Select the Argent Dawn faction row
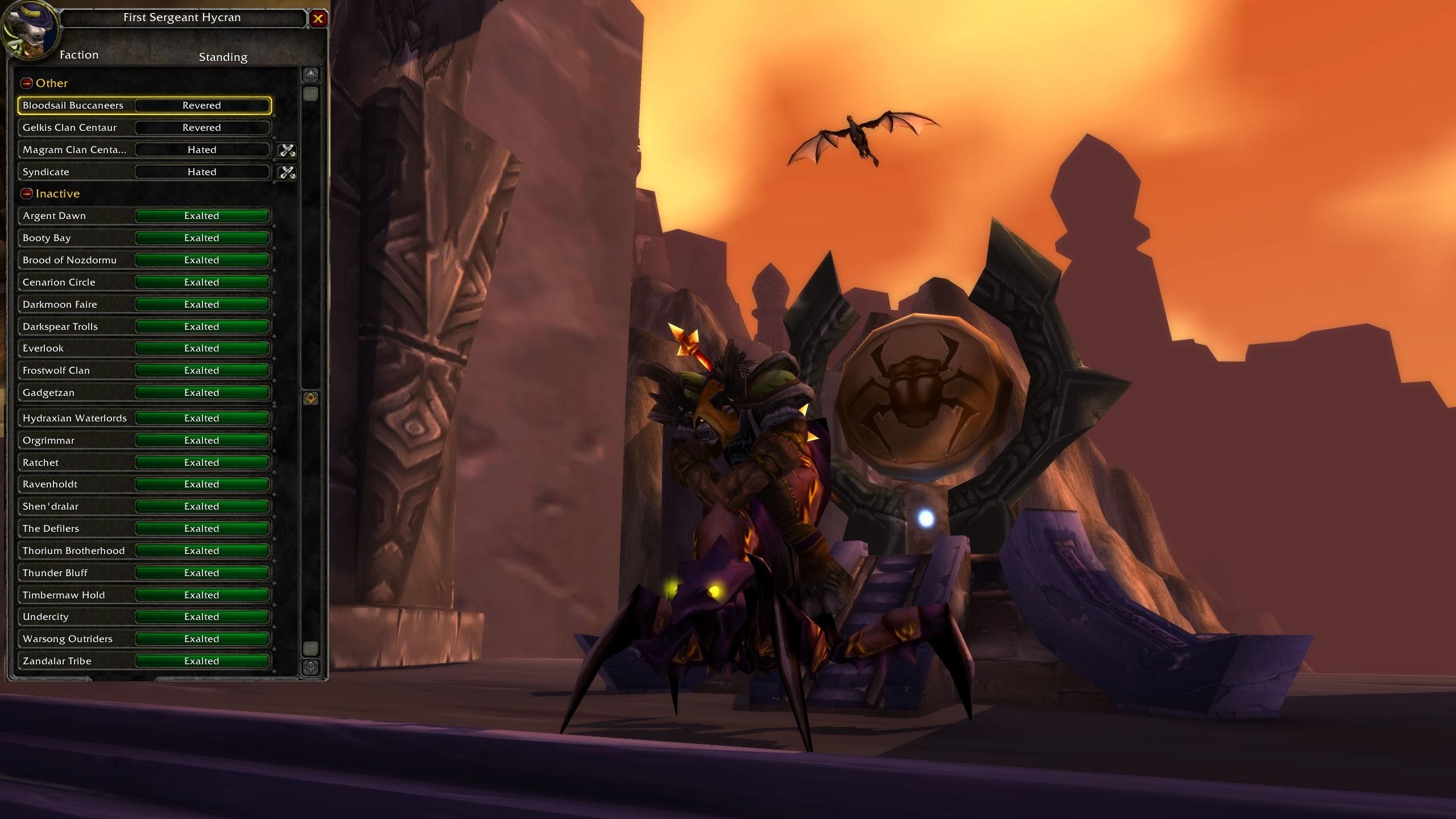Image resolution: width=1456 pixels, height=819 pixels. 144,216
